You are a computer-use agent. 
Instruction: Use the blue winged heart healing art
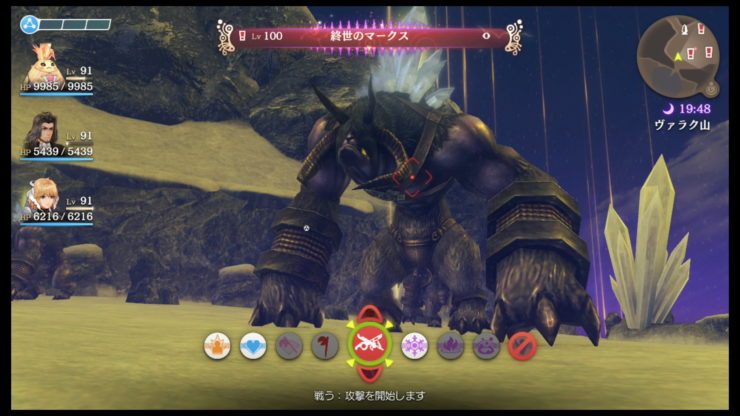(253, 346)
